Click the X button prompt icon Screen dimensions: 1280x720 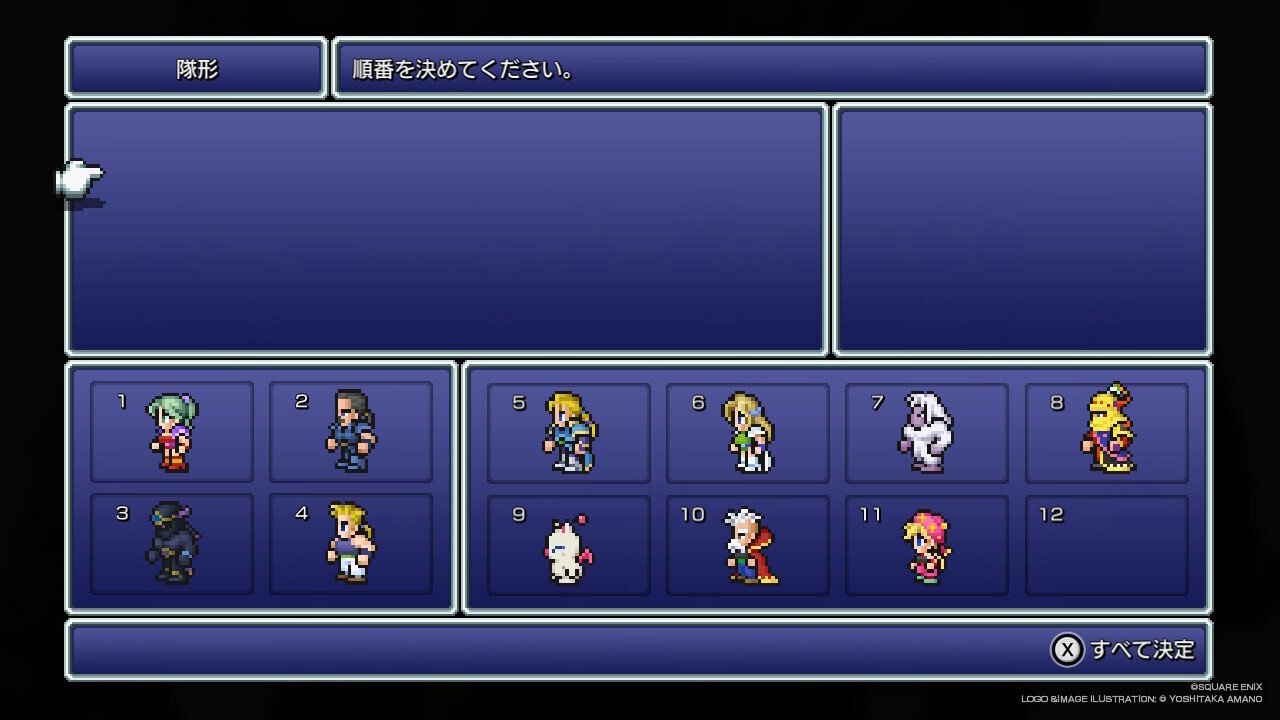coord(1069,649)
